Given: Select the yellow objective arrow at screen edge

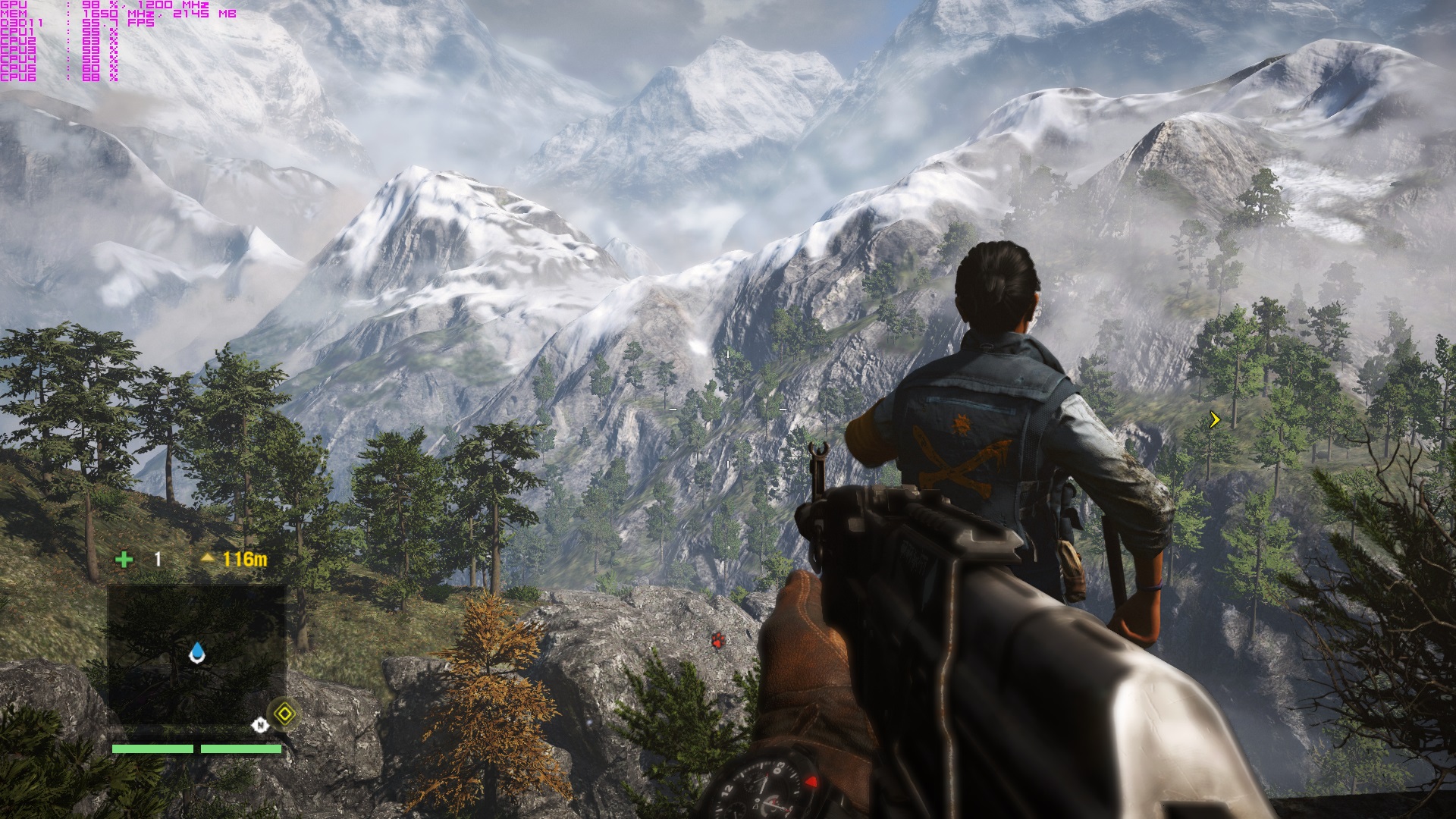Looking at the screenshot, I should coord(1215,419).
